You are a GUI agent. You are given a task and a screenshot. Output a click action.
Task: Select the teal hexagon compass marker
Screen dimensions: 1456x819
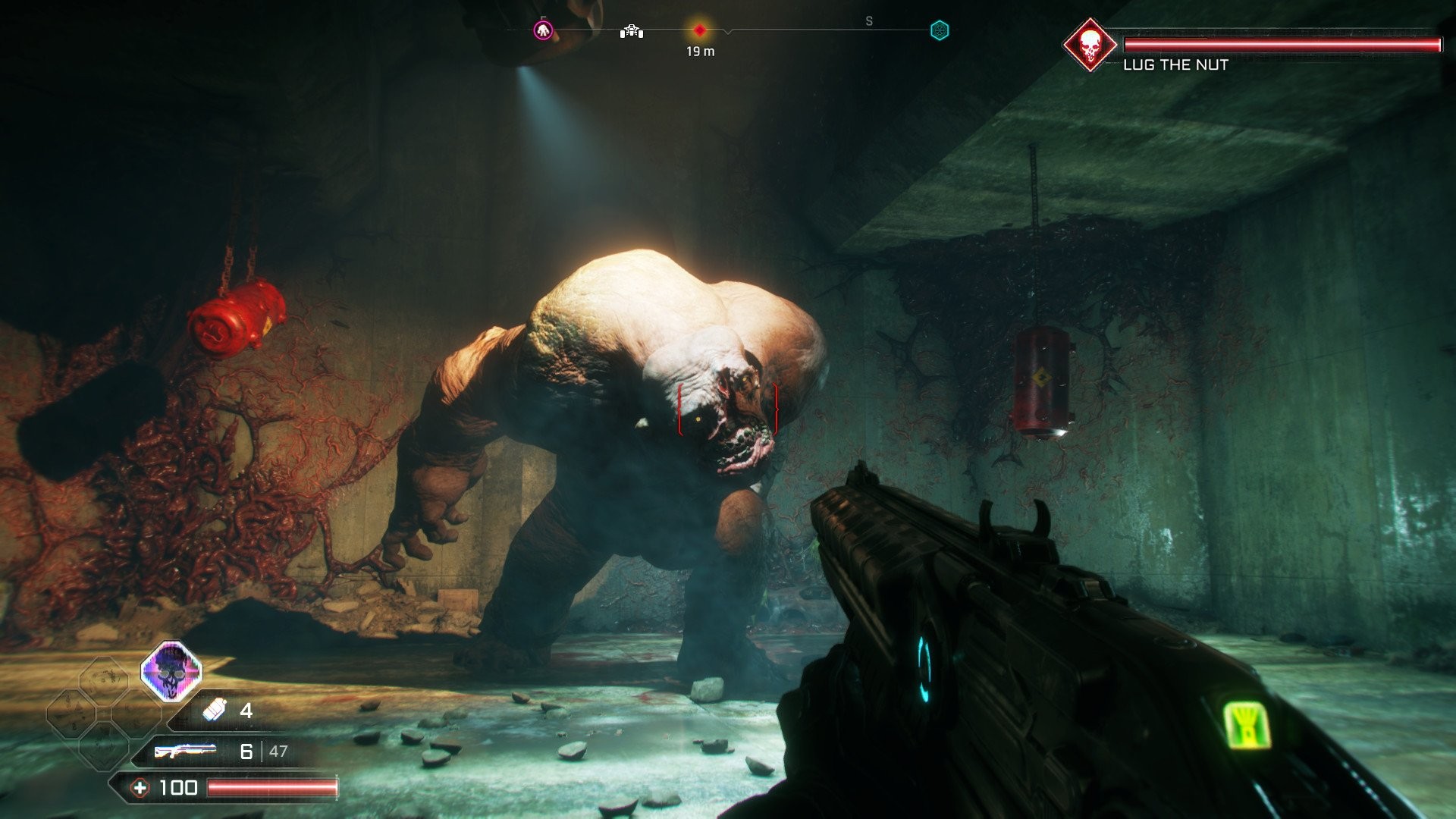[x=940, y=30]
